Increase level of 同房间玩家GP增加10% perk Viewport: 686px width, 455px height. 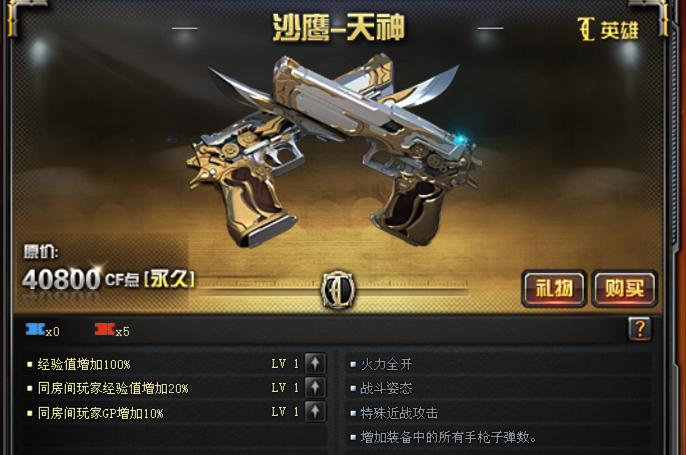pos(315,411)
